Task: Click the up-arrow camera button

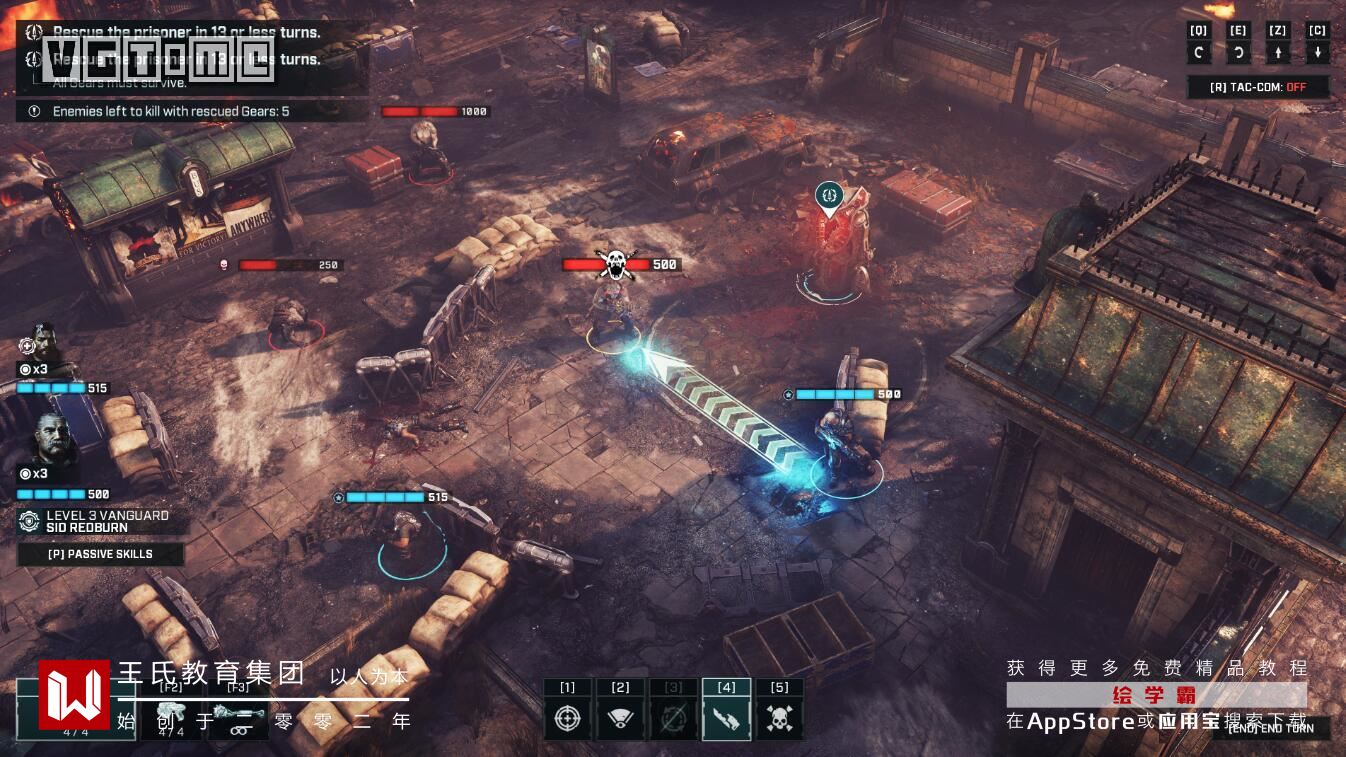Action: point(1277,53)
